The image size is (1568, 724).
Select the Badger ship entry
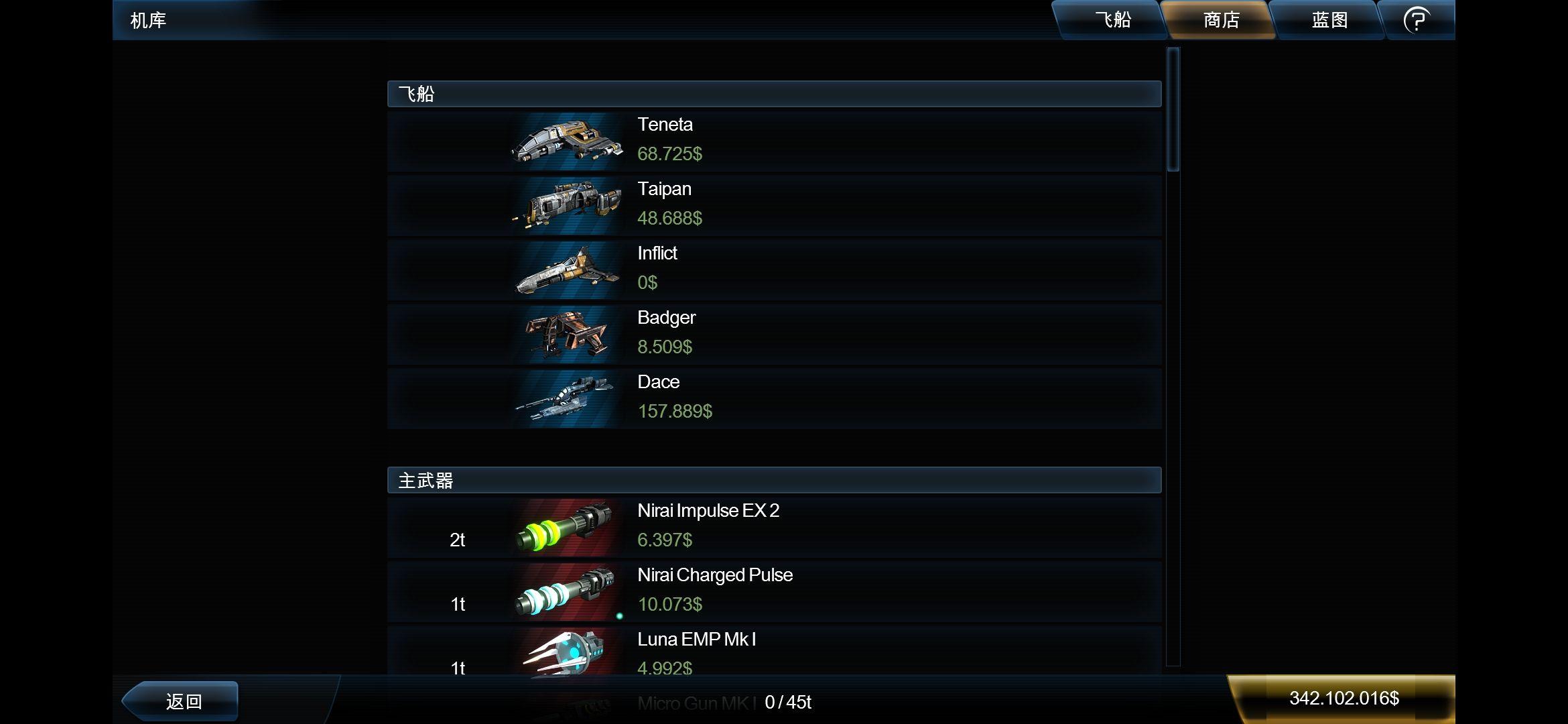tap(774, 334)
